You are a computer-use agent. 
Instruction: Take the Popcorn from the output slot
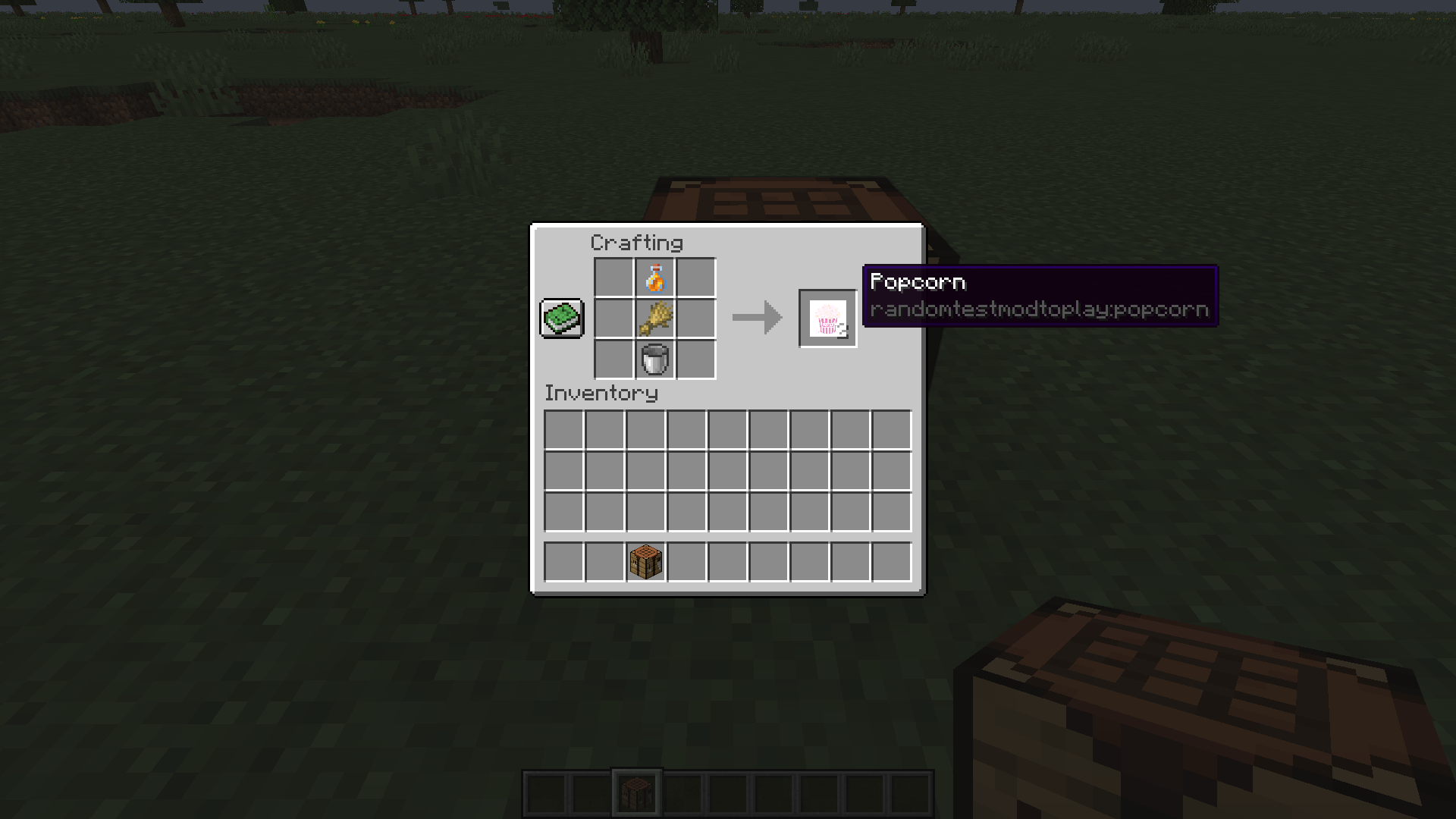(x=827, y=318)
